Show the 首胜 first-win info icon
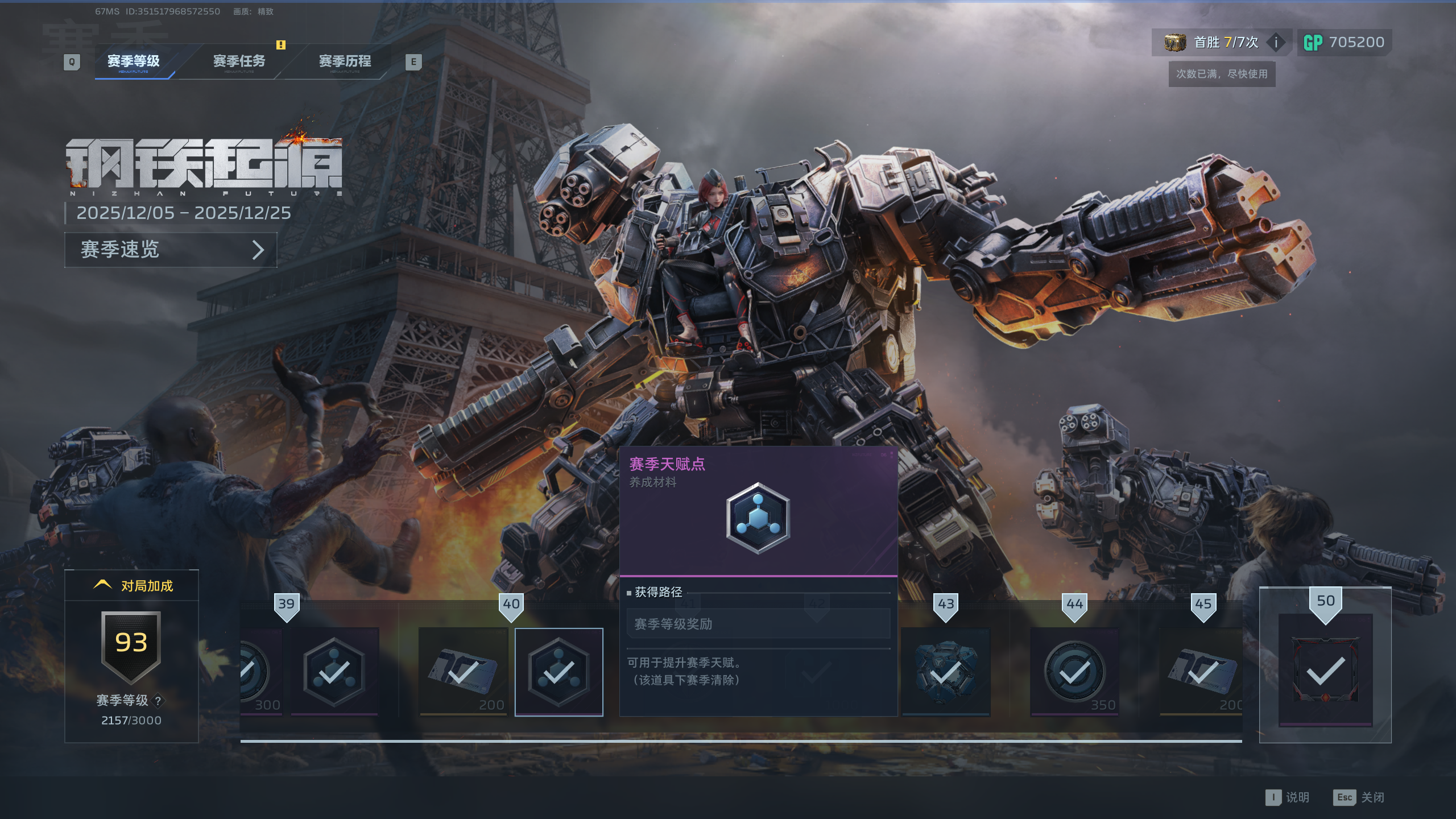The height and width of the screenshot is (819, 1456). click(x=1276, y=42)
